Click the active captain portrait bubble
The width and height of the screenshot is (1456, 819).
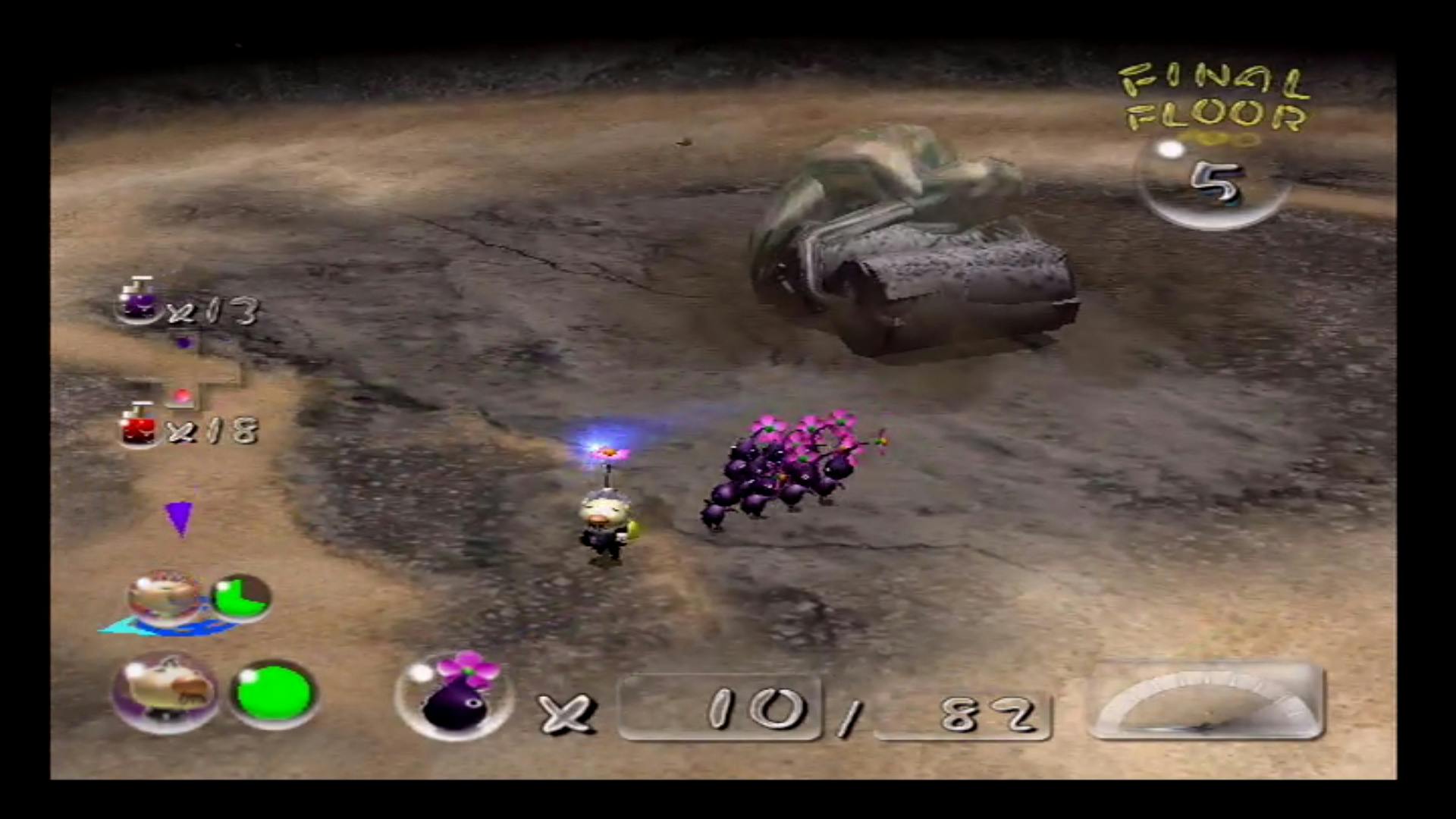point(165,692)
